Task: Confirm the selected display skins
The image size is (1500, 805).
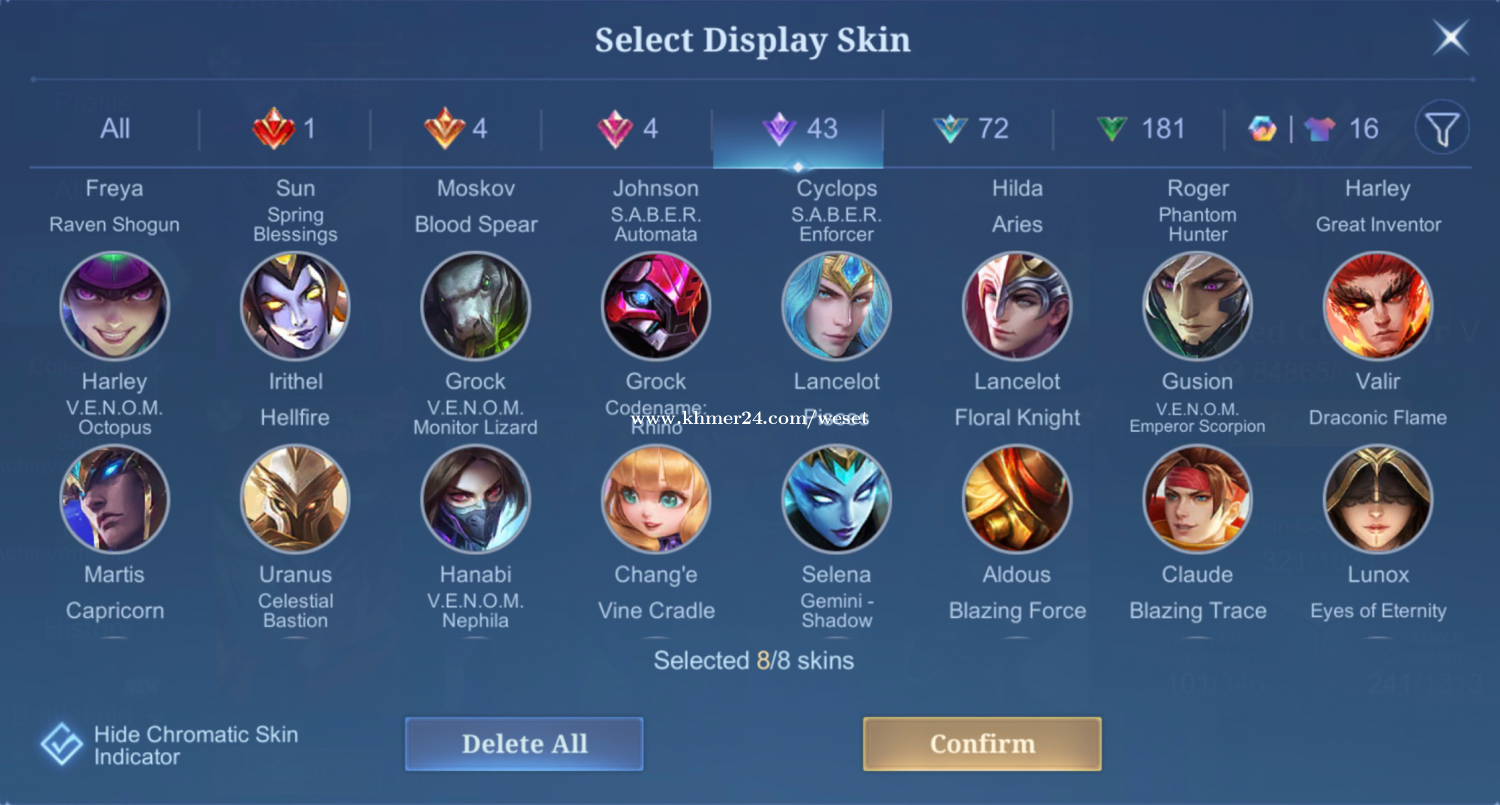Action: point(982,744)
